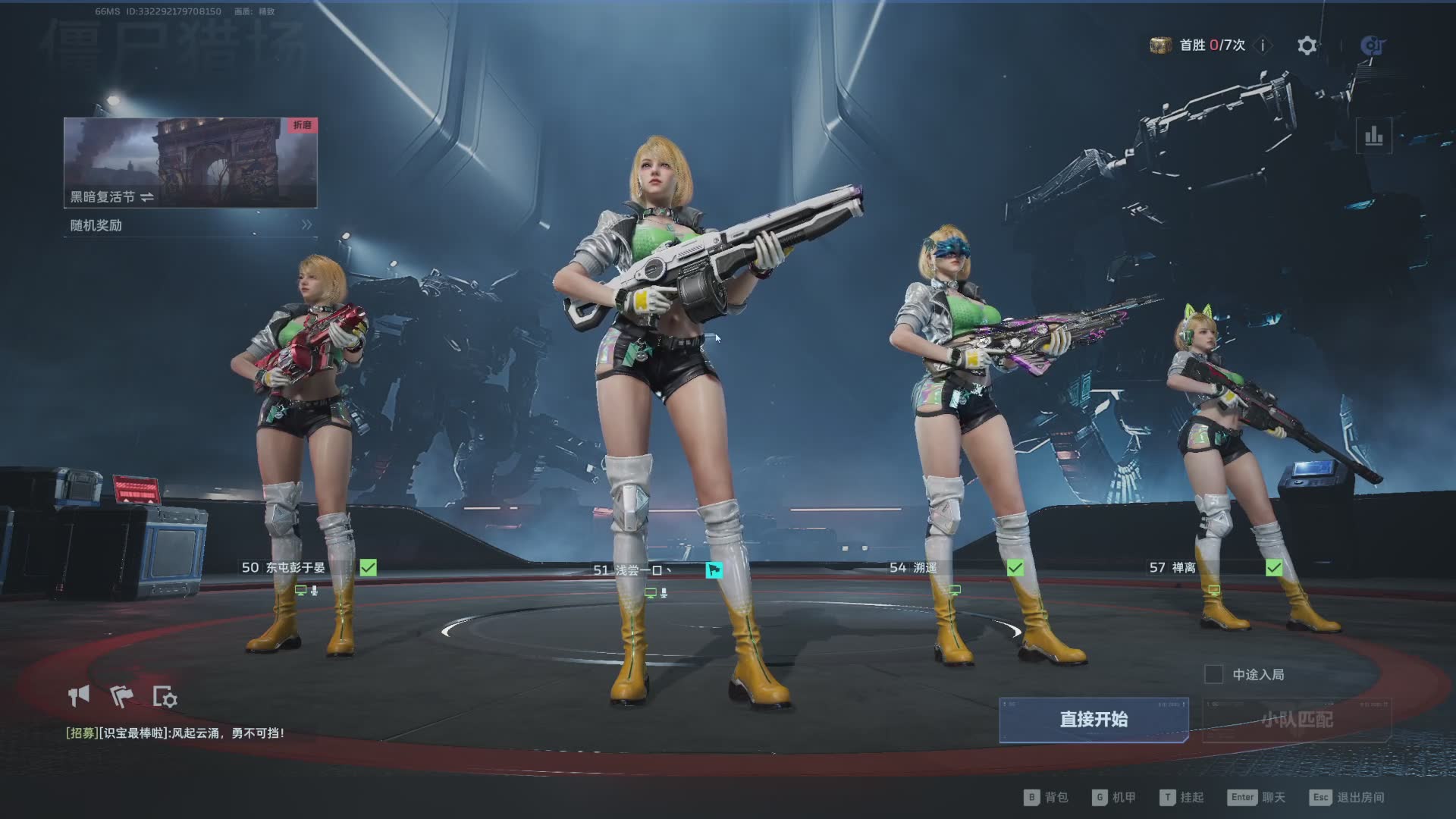Click the 小队匹配 squad matchmaking button
1456x819 pixels.
pos(1296,719)
